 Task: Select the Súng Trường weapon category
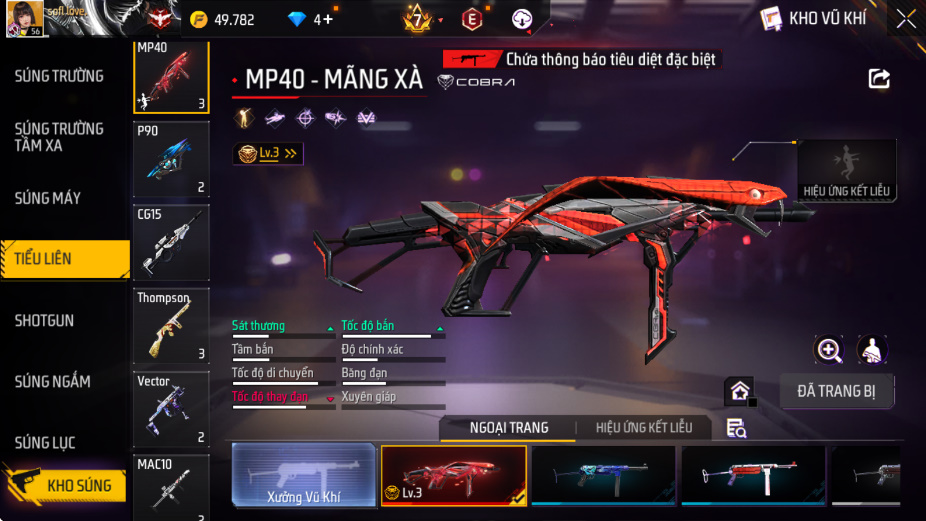click(x=59, y=76)
